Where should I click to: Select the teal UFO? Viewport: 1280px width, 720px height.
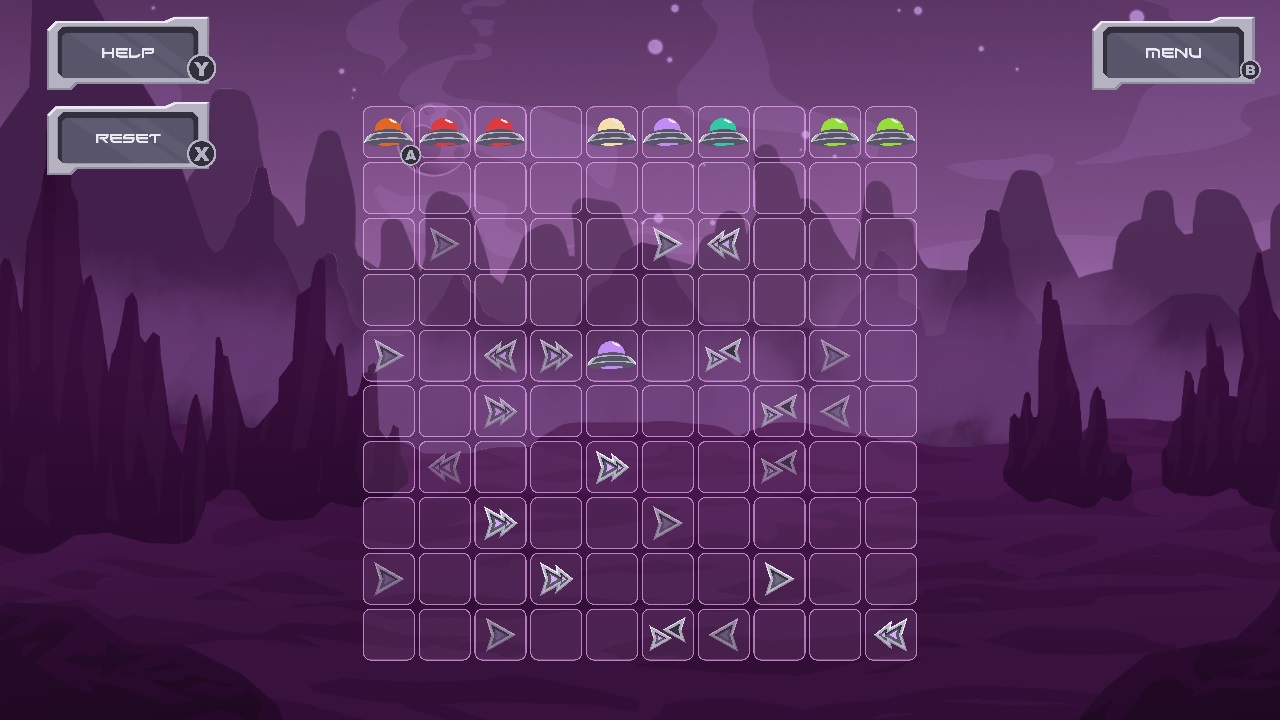coord(725,133)
